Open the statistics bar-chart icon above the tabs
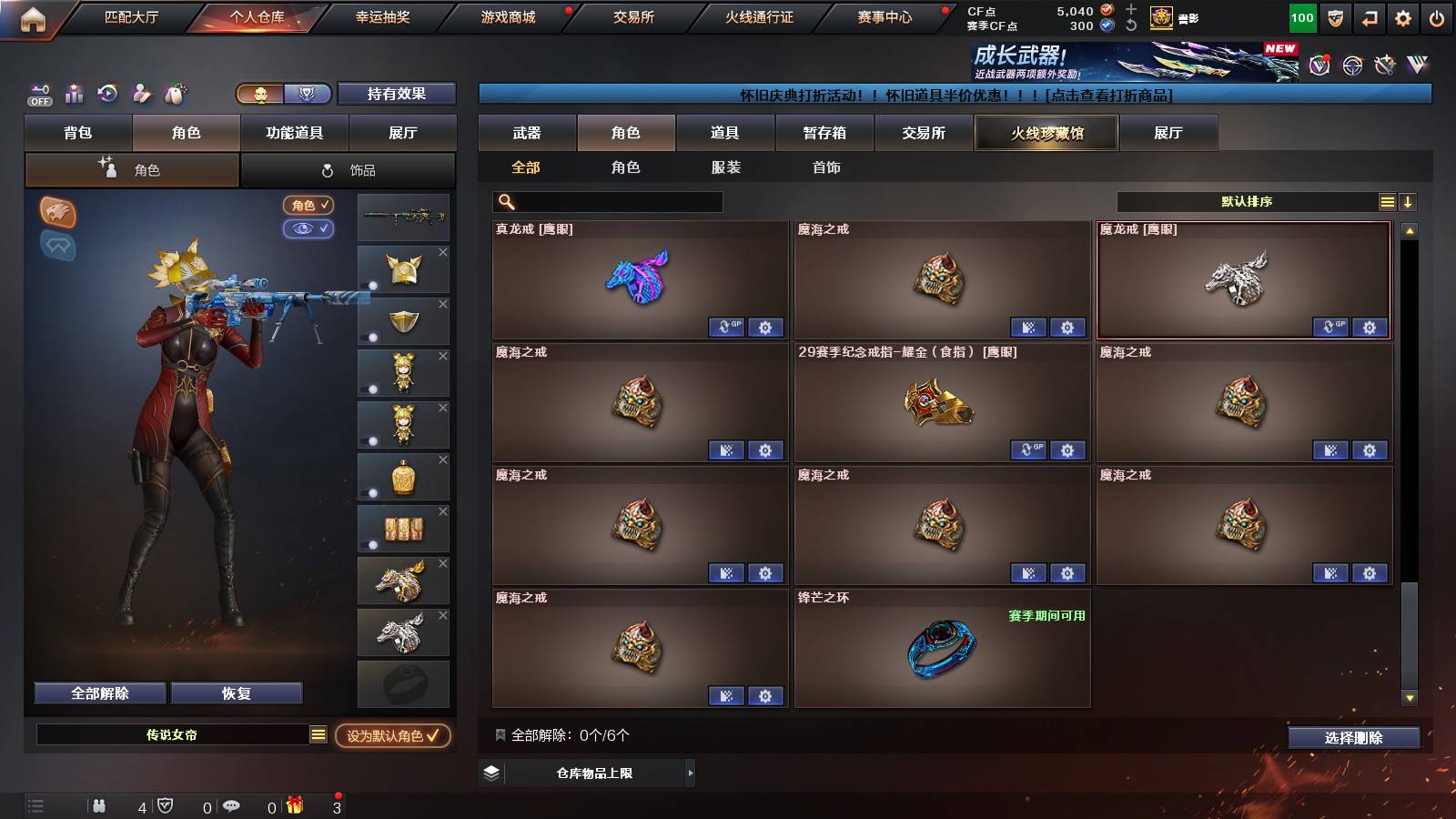1456x819 pixels. point(74,93)
